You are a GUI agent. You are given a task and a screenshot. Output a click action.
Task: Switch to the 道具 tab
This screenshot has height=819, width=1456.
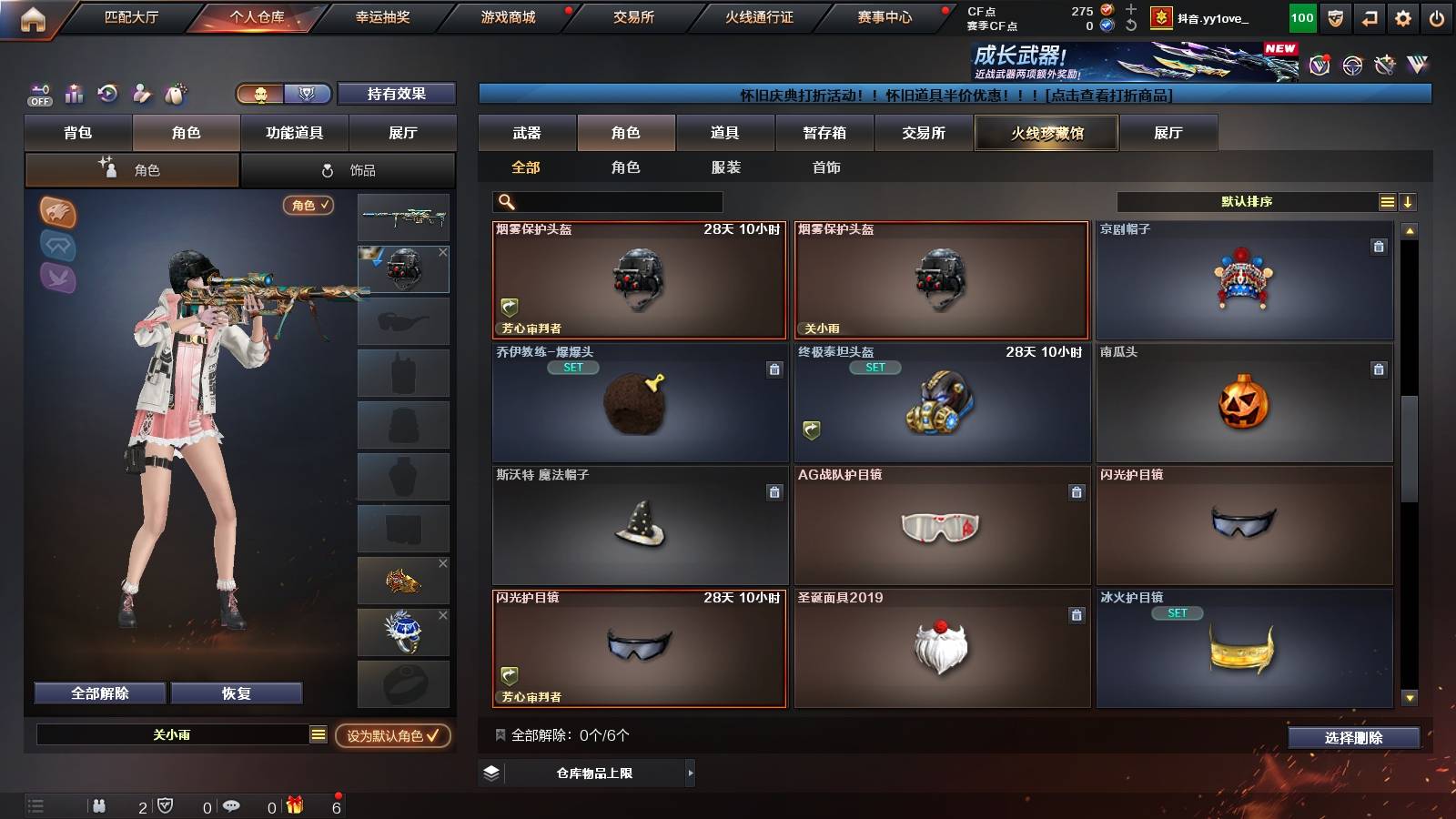pos(723,132)
